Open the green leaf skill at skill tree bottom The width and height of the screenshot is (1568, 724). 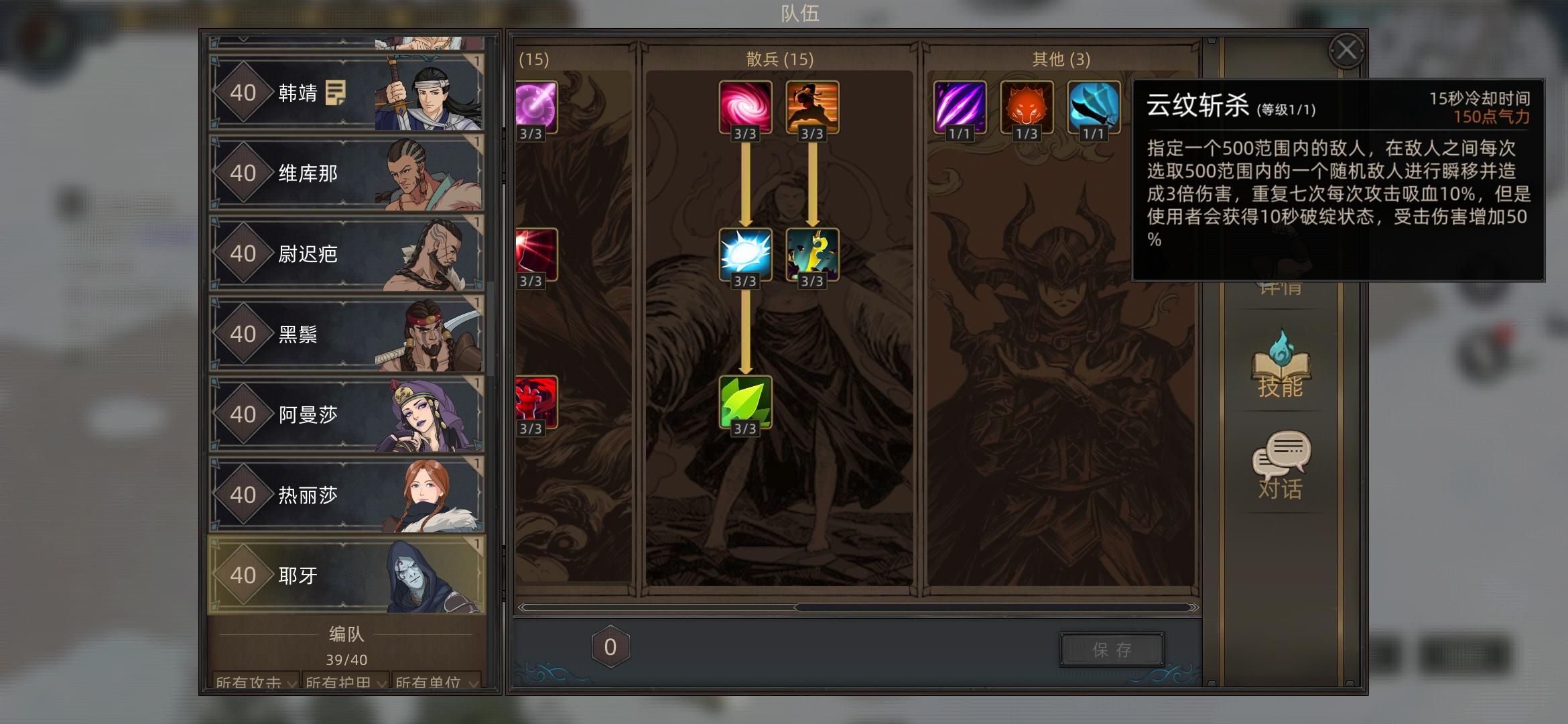pos(746,402)
